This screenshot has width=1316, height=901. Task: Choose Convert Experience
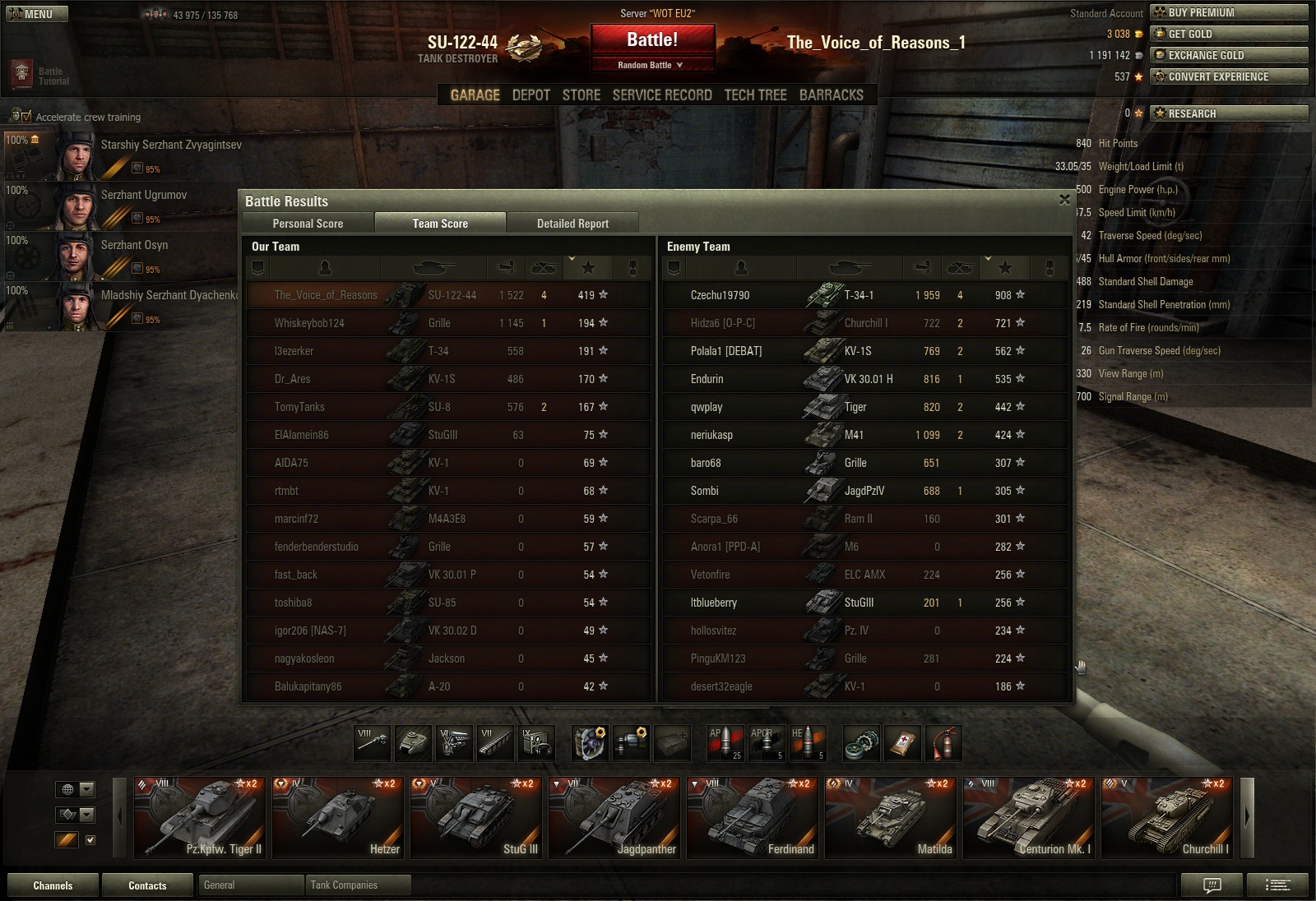[x=1229, y=76]
